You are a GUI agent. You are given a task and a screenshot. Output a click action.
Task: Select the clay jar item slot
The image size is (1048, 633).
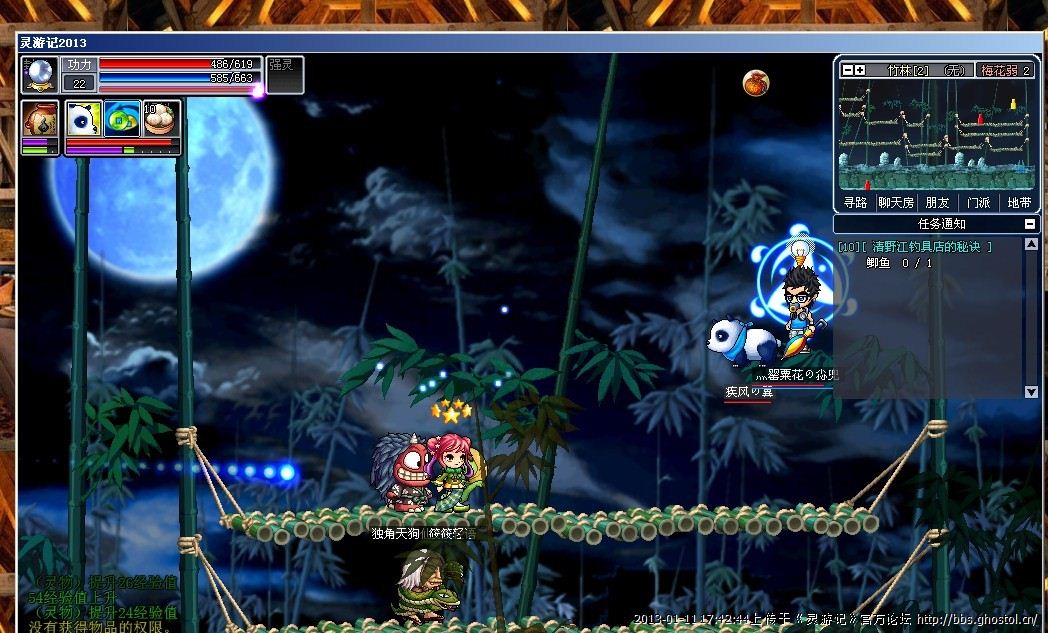tap(39, 119)
